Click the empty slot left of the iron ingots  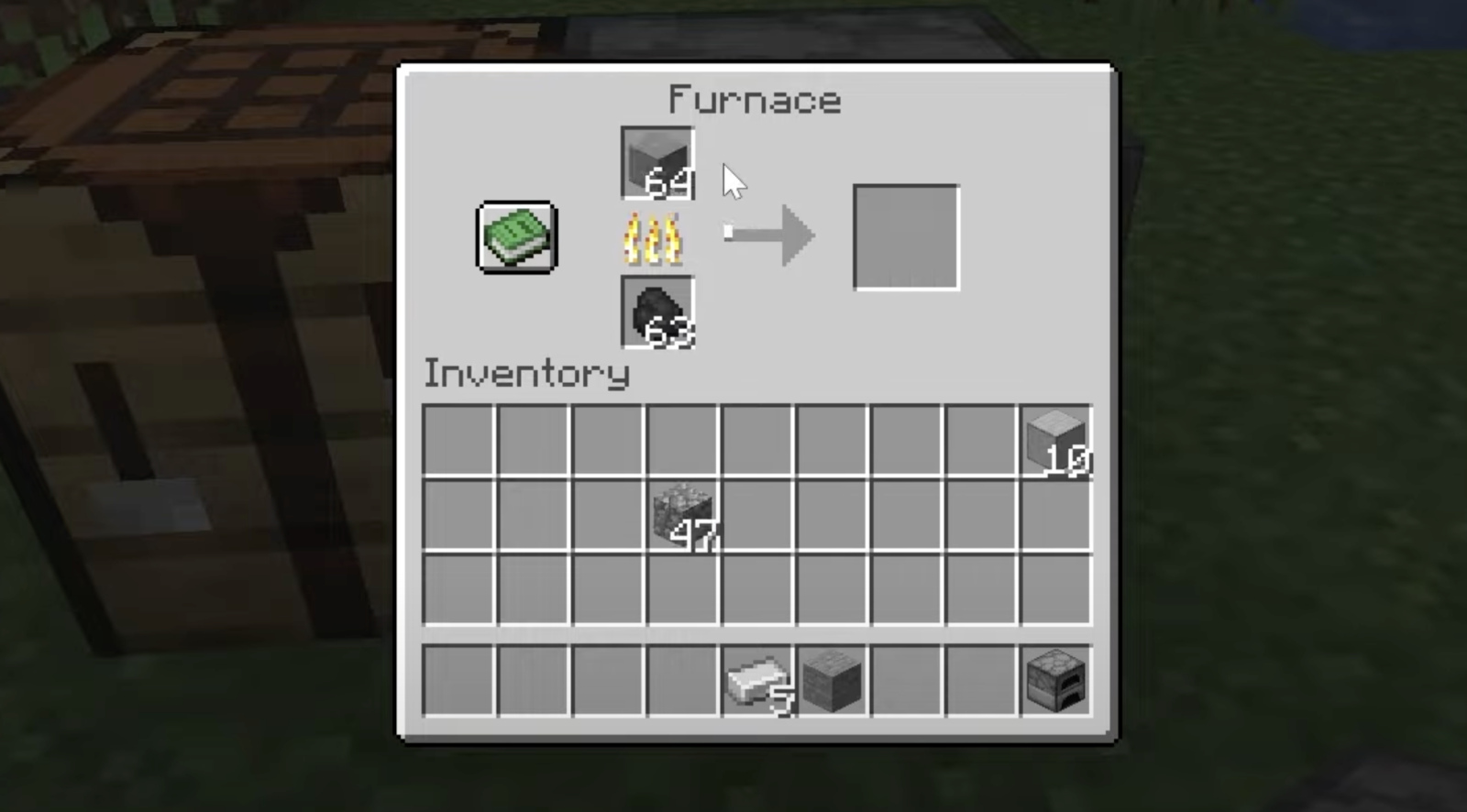(683, 680)
